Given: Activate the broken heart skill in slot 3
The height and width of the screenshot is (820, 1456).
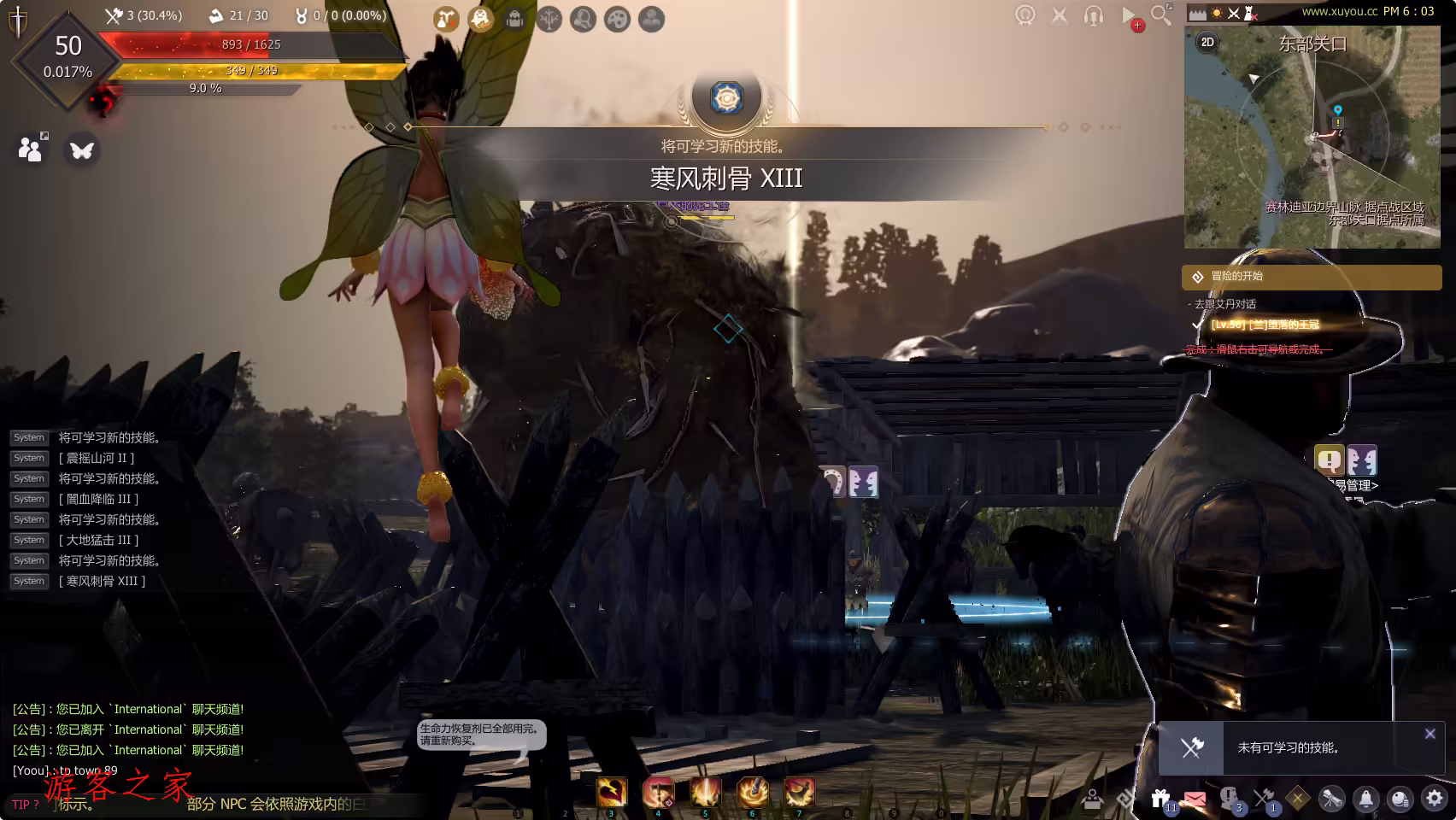Looking at the screenshot, I should [611, 792].
